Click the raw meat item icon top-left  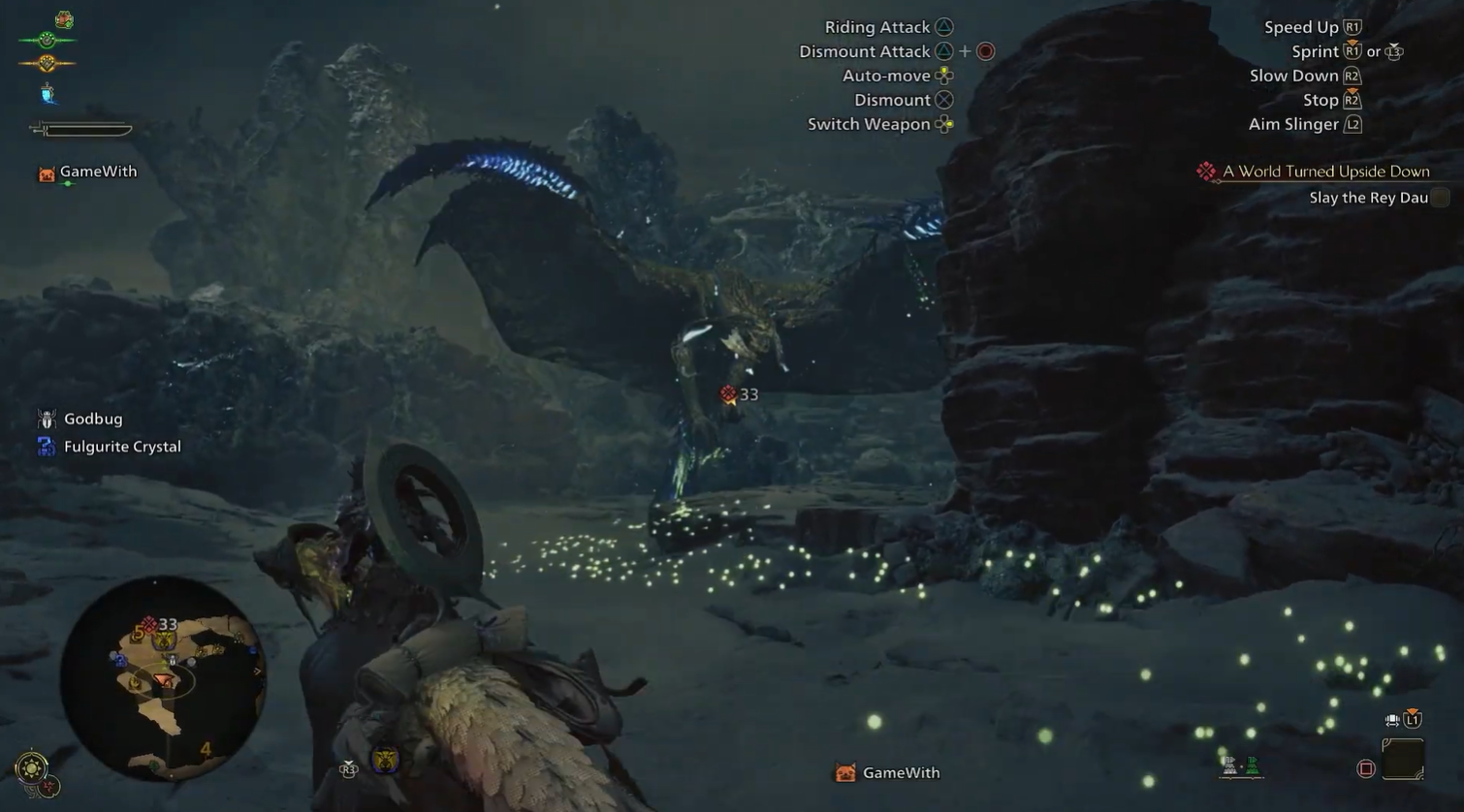click(62, 19)
